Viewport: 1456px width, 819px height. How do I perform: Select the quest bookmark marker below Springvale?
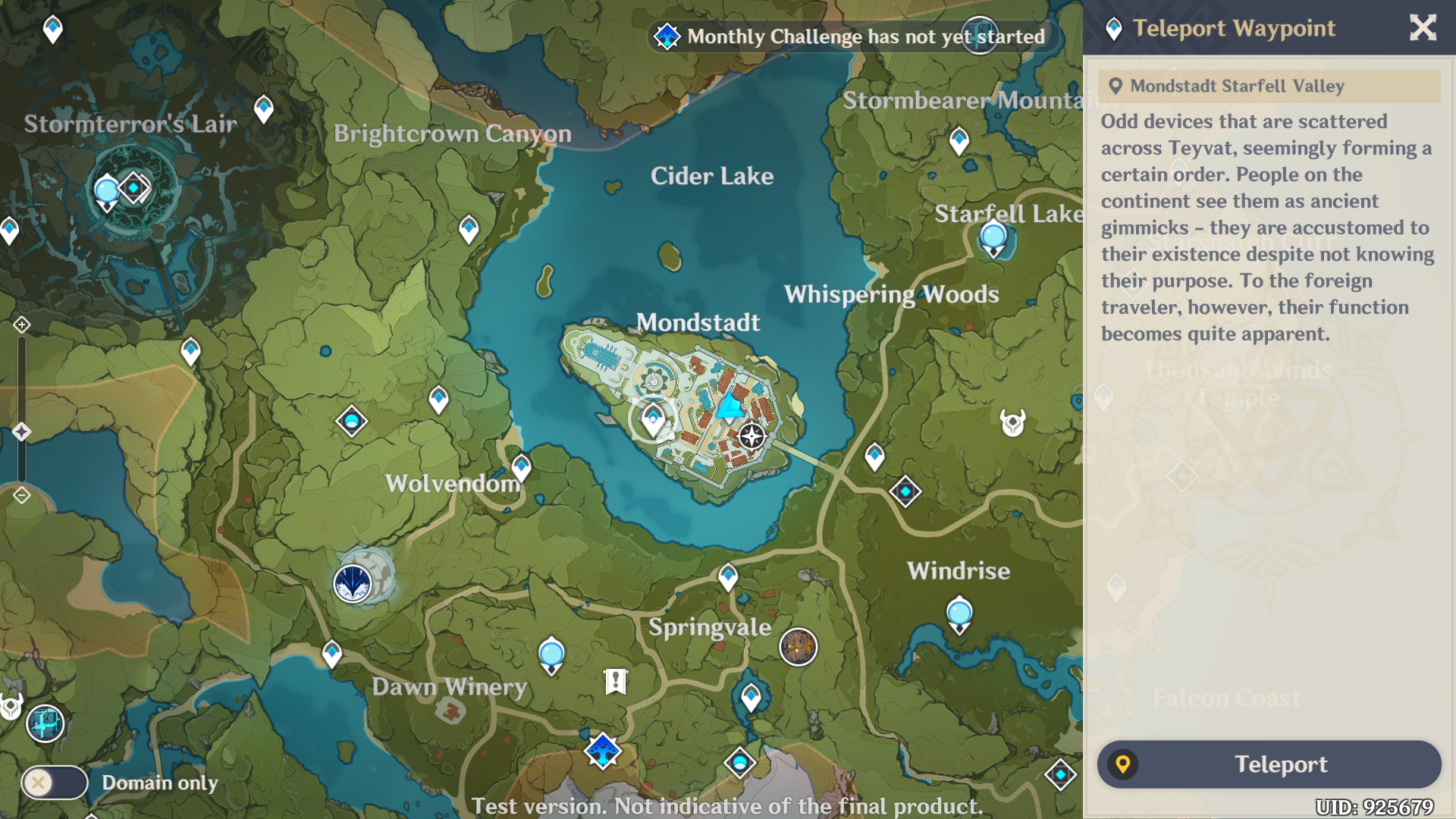pyautogui.click(x=616, y=681)
